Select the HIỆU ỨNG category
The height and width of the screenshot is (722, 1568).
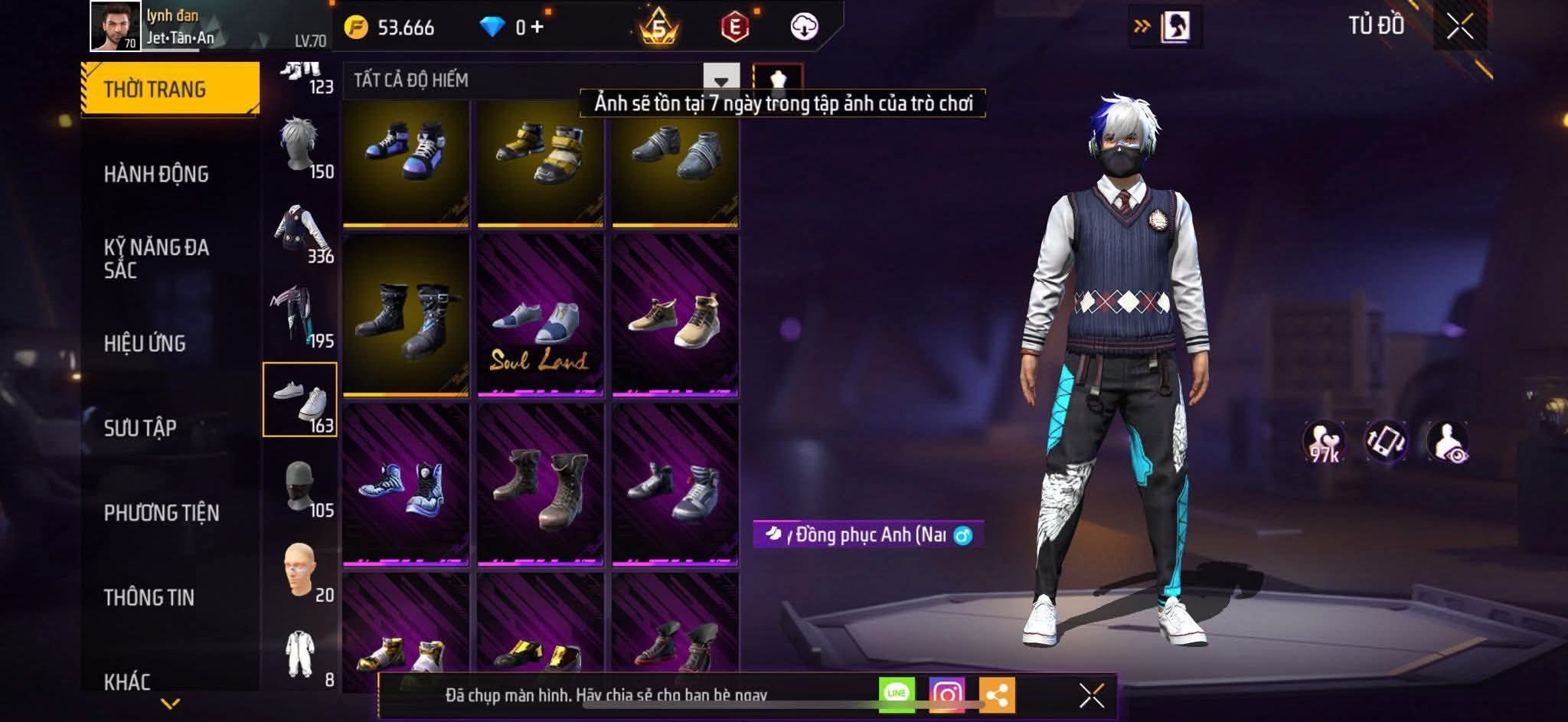coord(145,343)
